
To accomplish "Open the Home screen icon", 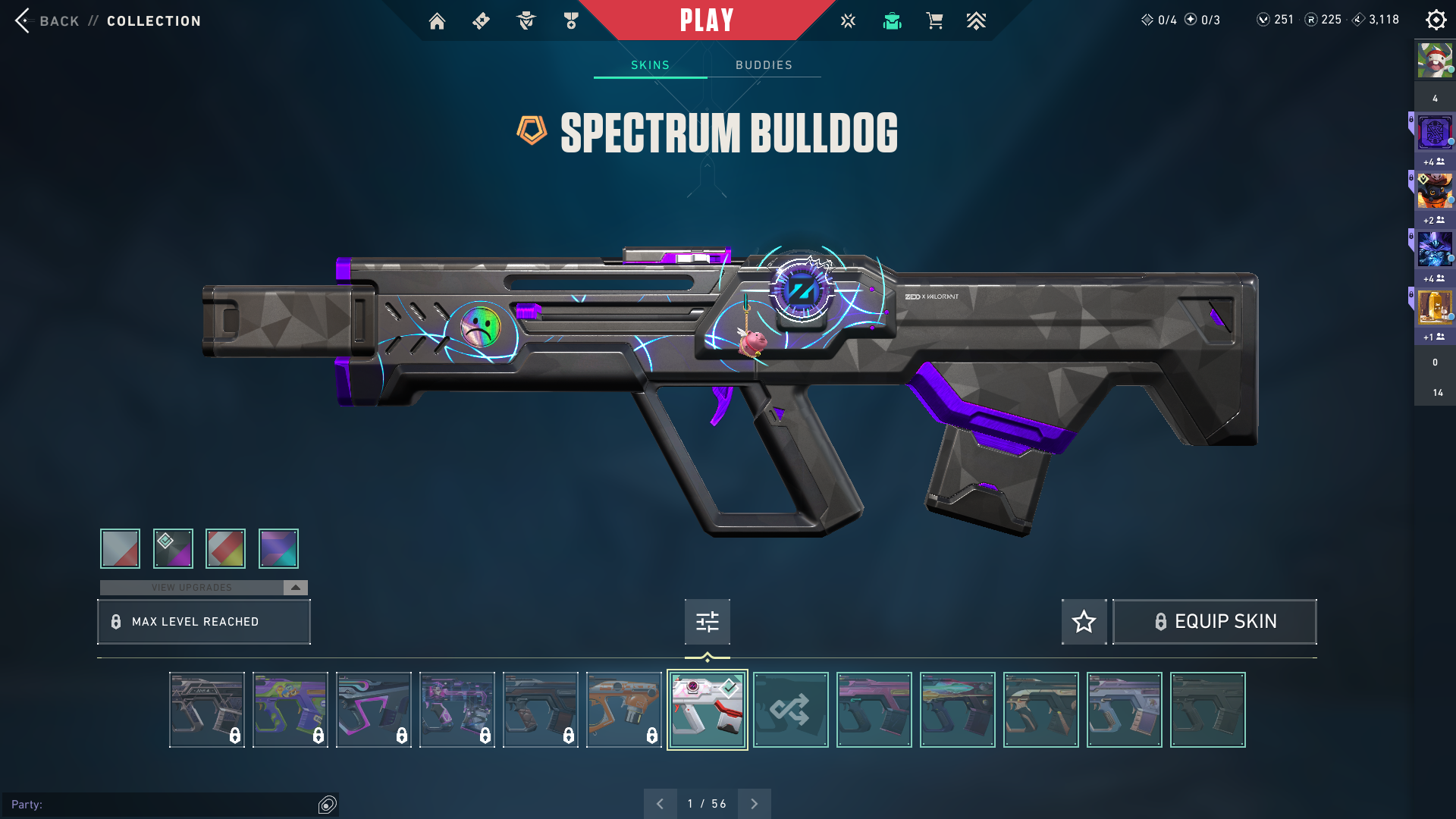I will (x=437, y=21).
